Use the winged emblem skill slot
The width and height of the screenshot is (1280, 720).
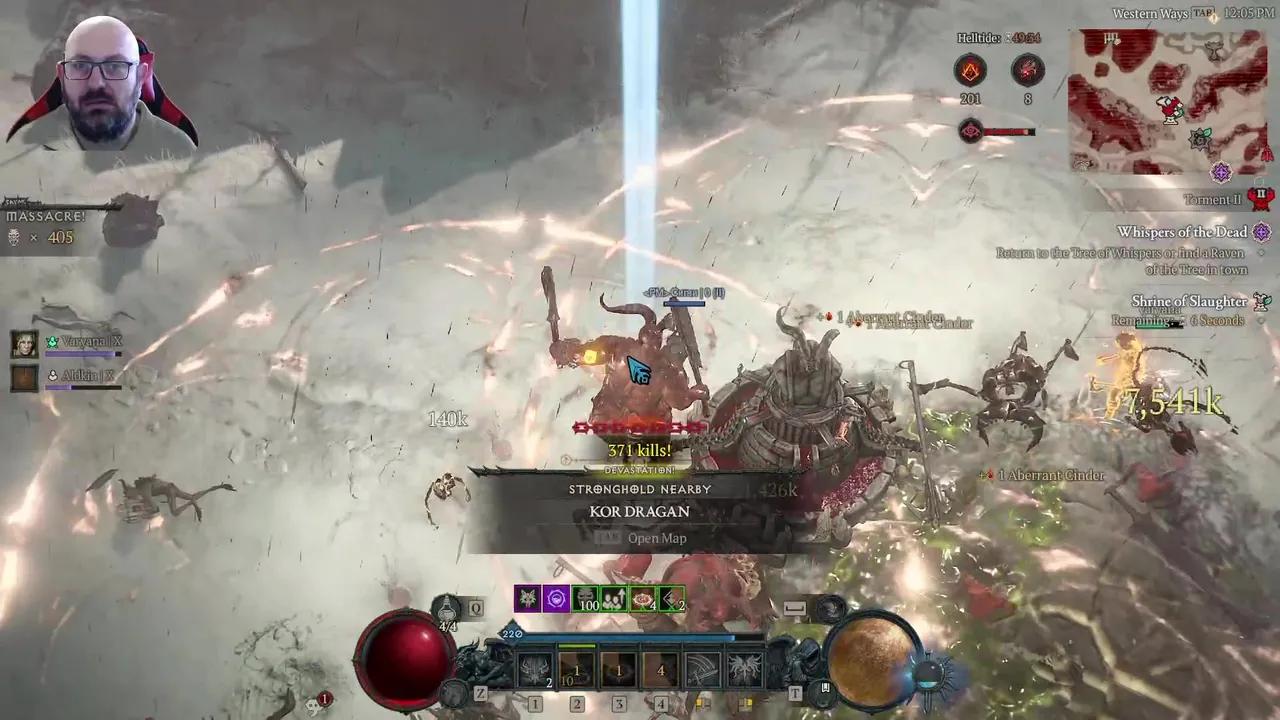[745, 670]
